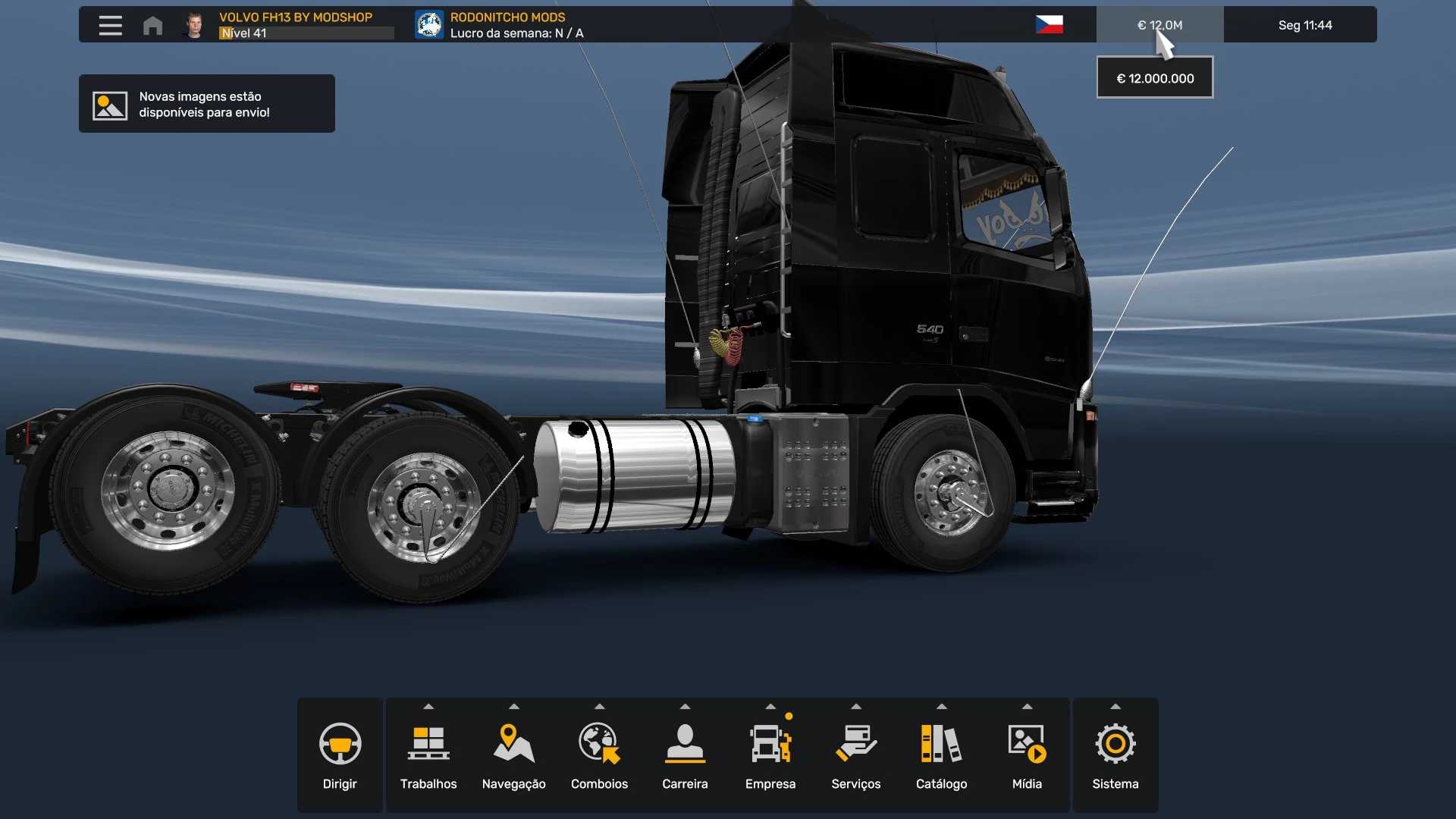The height and width of the screenshot is (819, 1456).
Task: Open the new images upload notification
Action: pos(206,104)
